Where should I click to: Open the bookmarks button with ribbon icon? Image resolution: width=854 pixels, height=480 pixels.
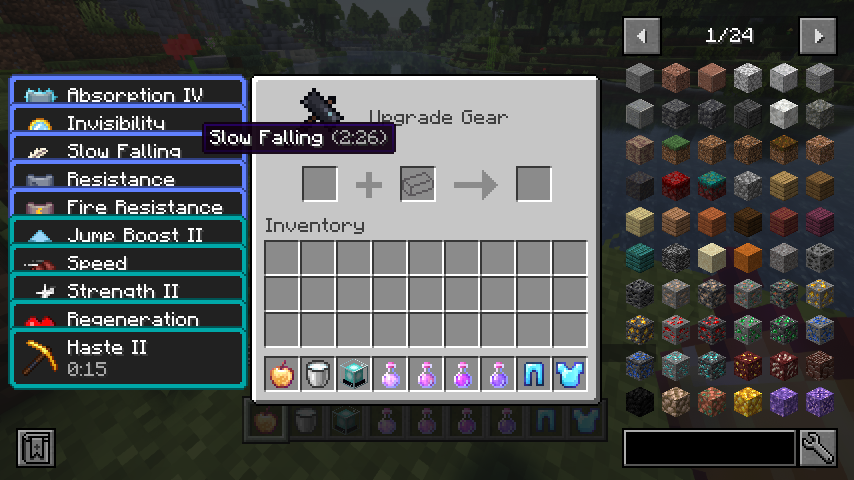point(36,447)
